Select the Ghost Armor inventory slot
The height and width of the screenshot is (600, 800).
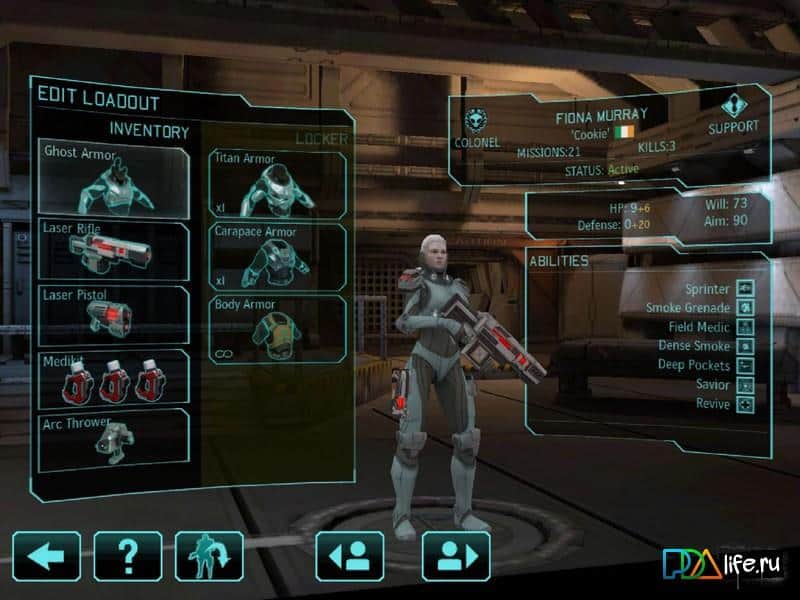(114, 180)
